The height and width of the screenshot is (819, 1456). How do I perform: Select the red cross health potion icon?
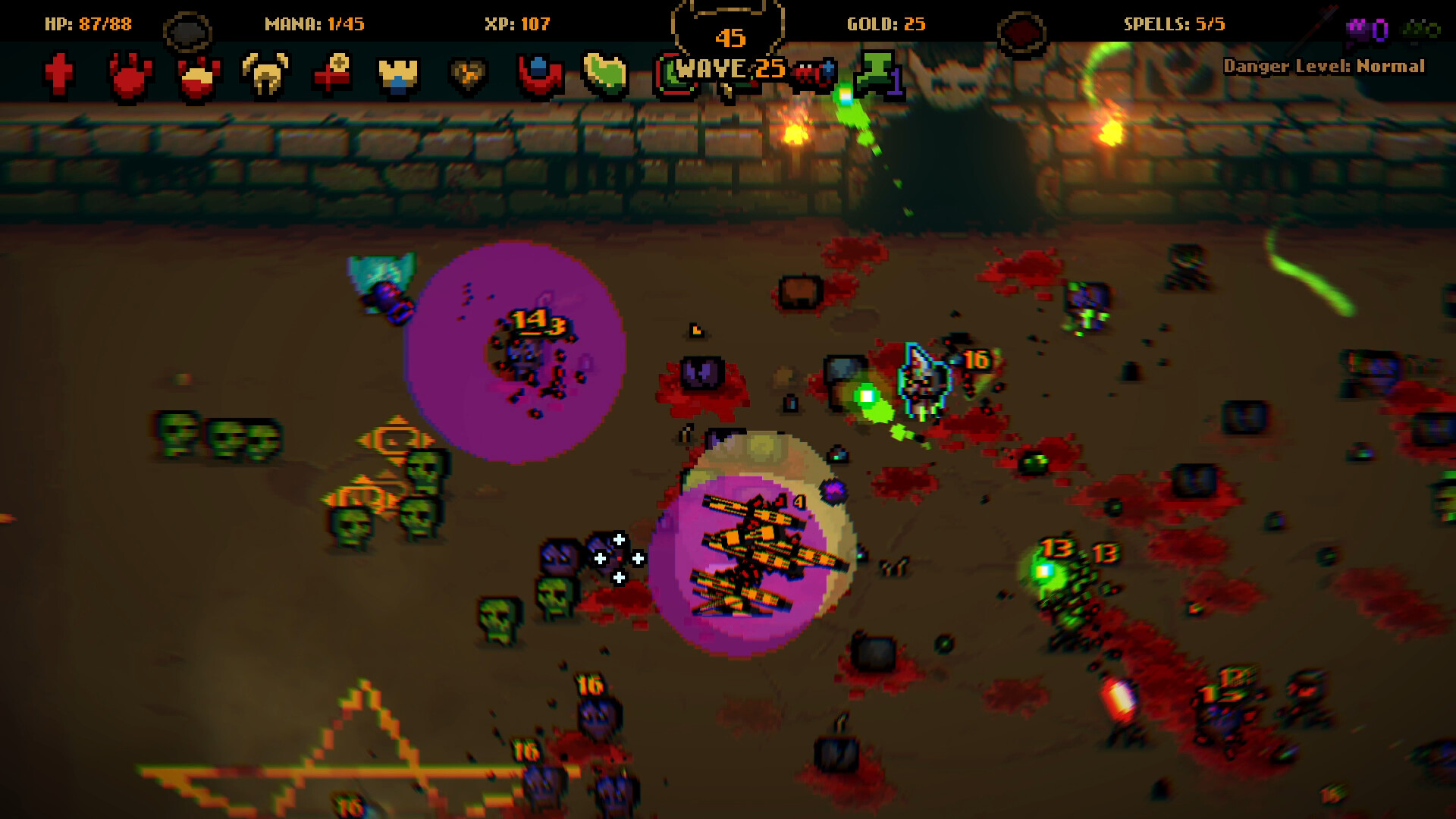59,72
